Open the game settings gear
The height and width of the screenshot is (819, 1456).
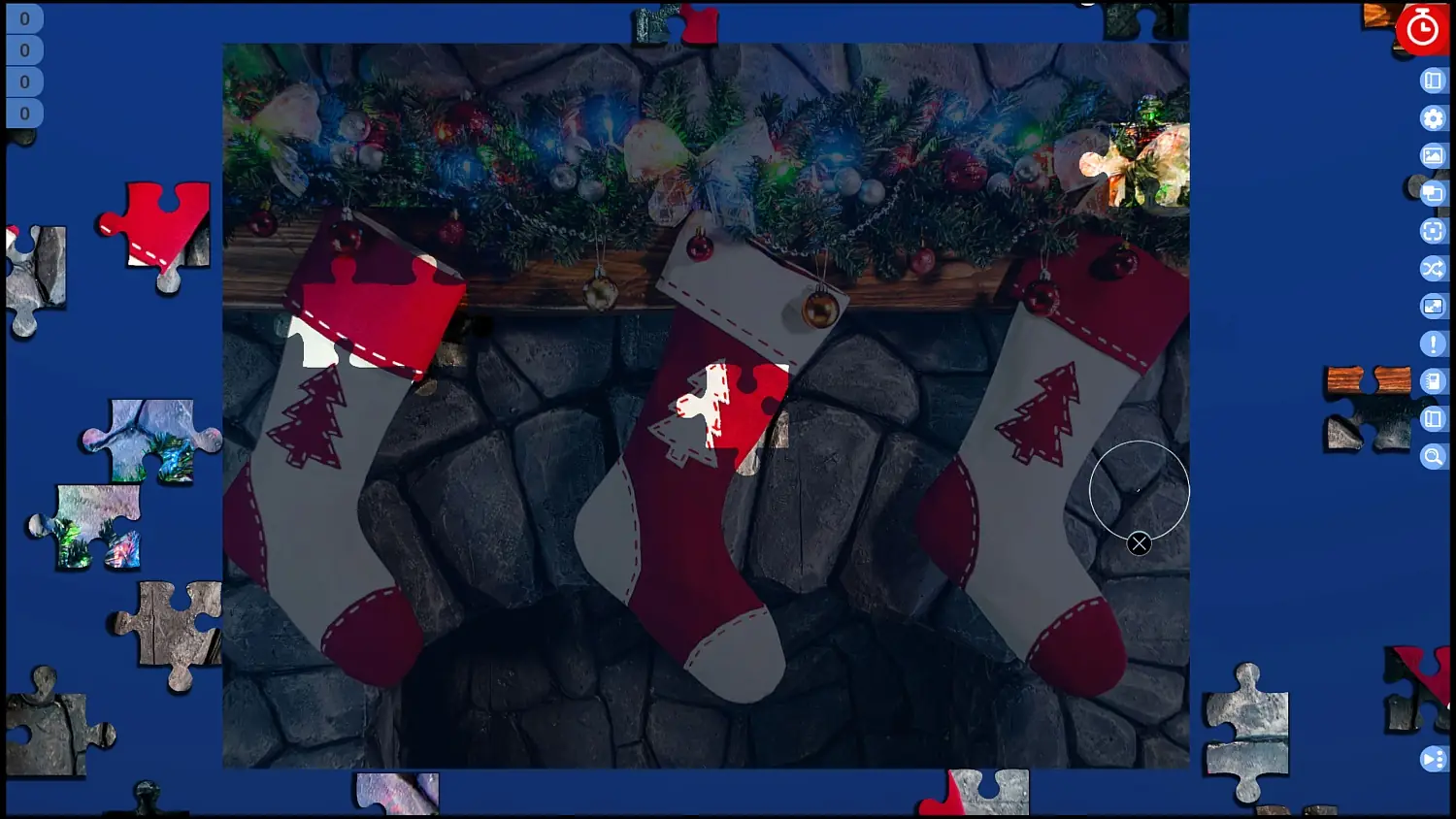point(1433,118)
